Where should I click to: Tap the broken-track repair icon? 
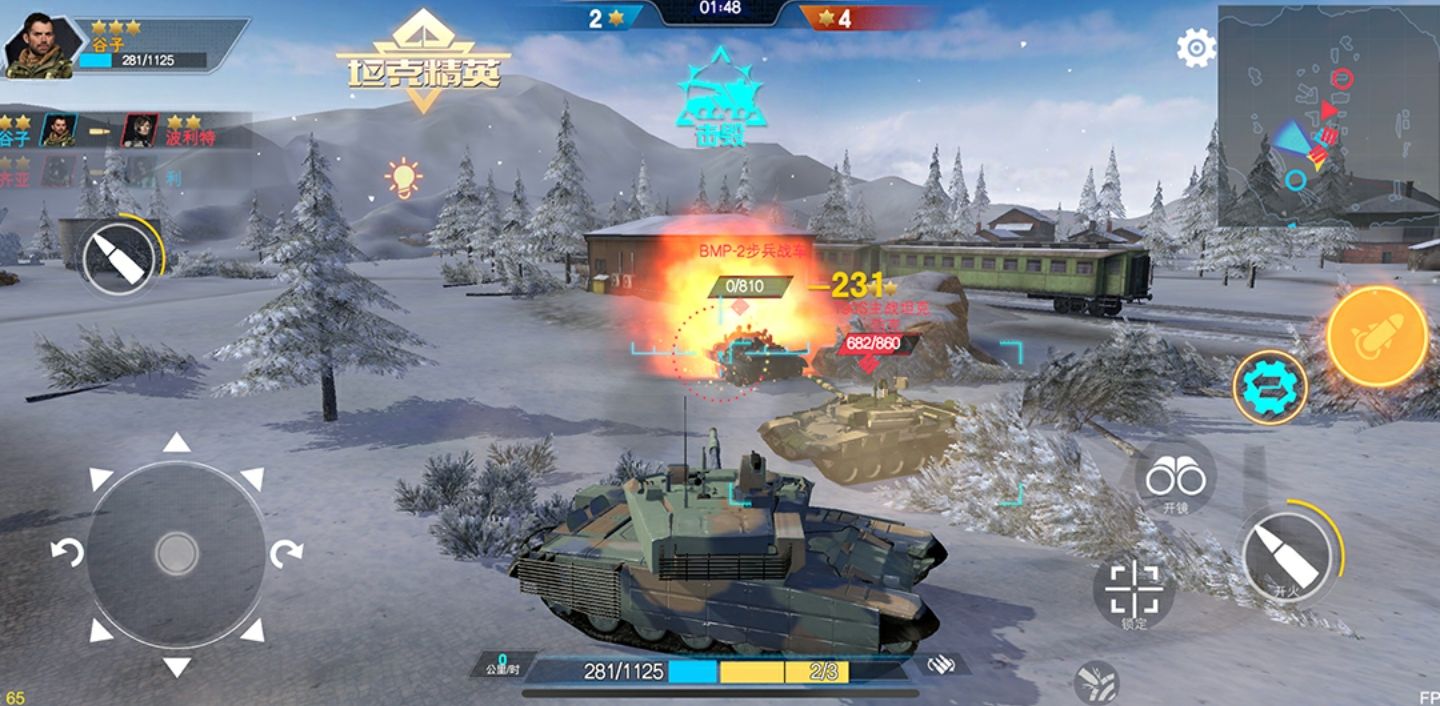click(x=1095, y=682)
